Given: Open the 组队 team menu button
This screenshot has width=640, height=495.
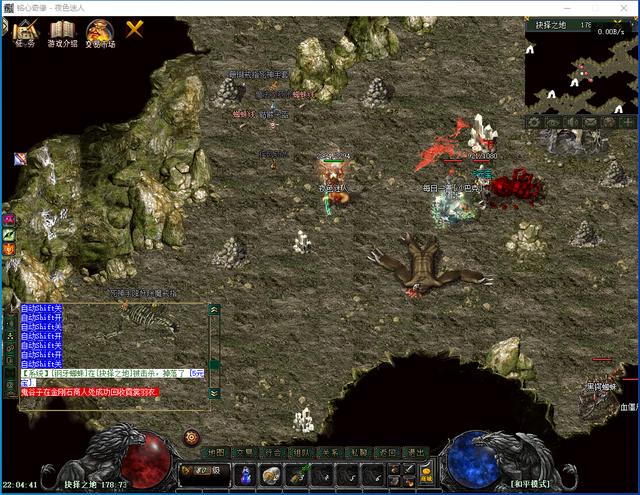Looking at the screenshot, I should coord(301,452).
